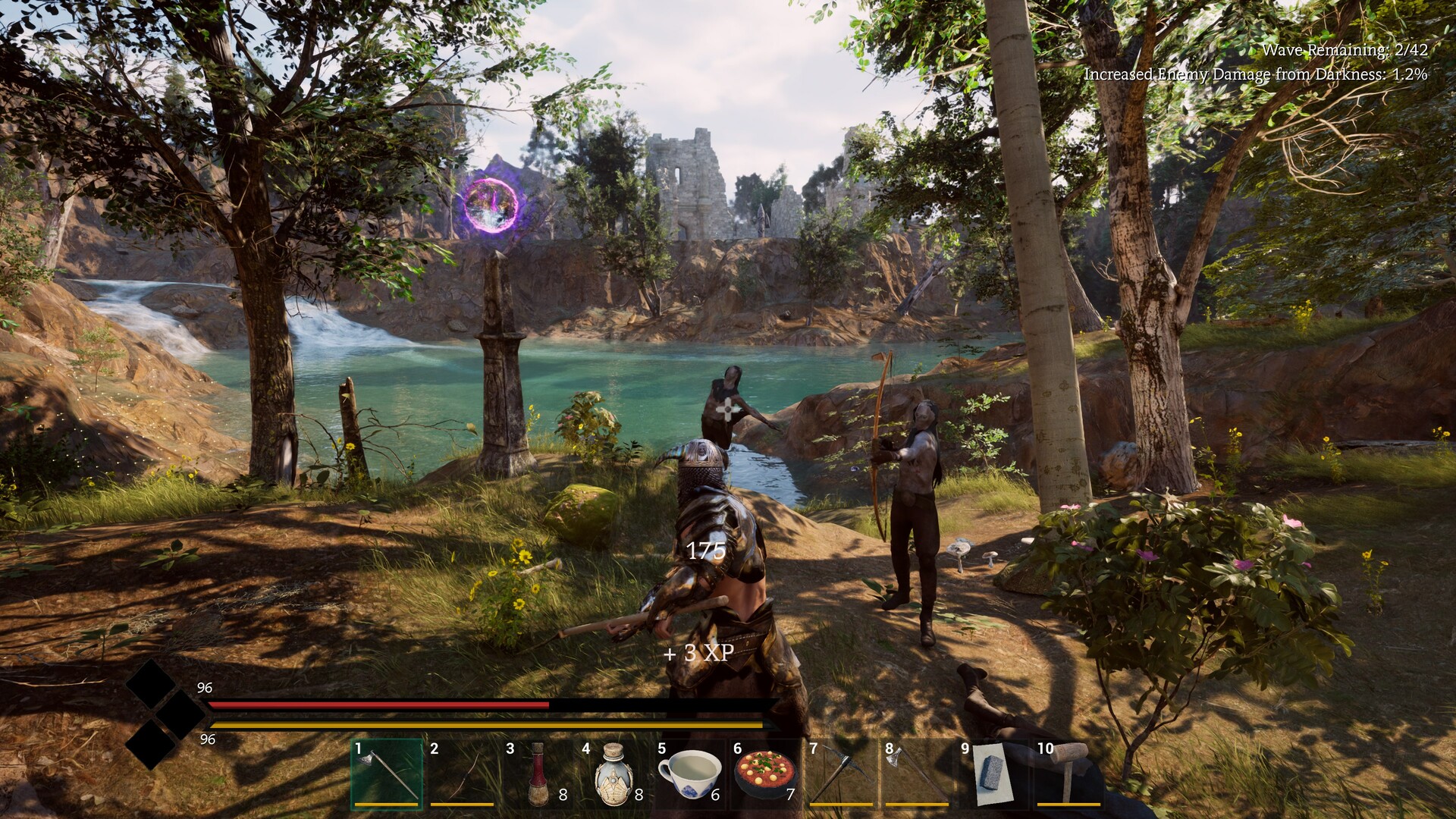Click the 175 damage number
1456x819 pixels.
click(705, 553)
